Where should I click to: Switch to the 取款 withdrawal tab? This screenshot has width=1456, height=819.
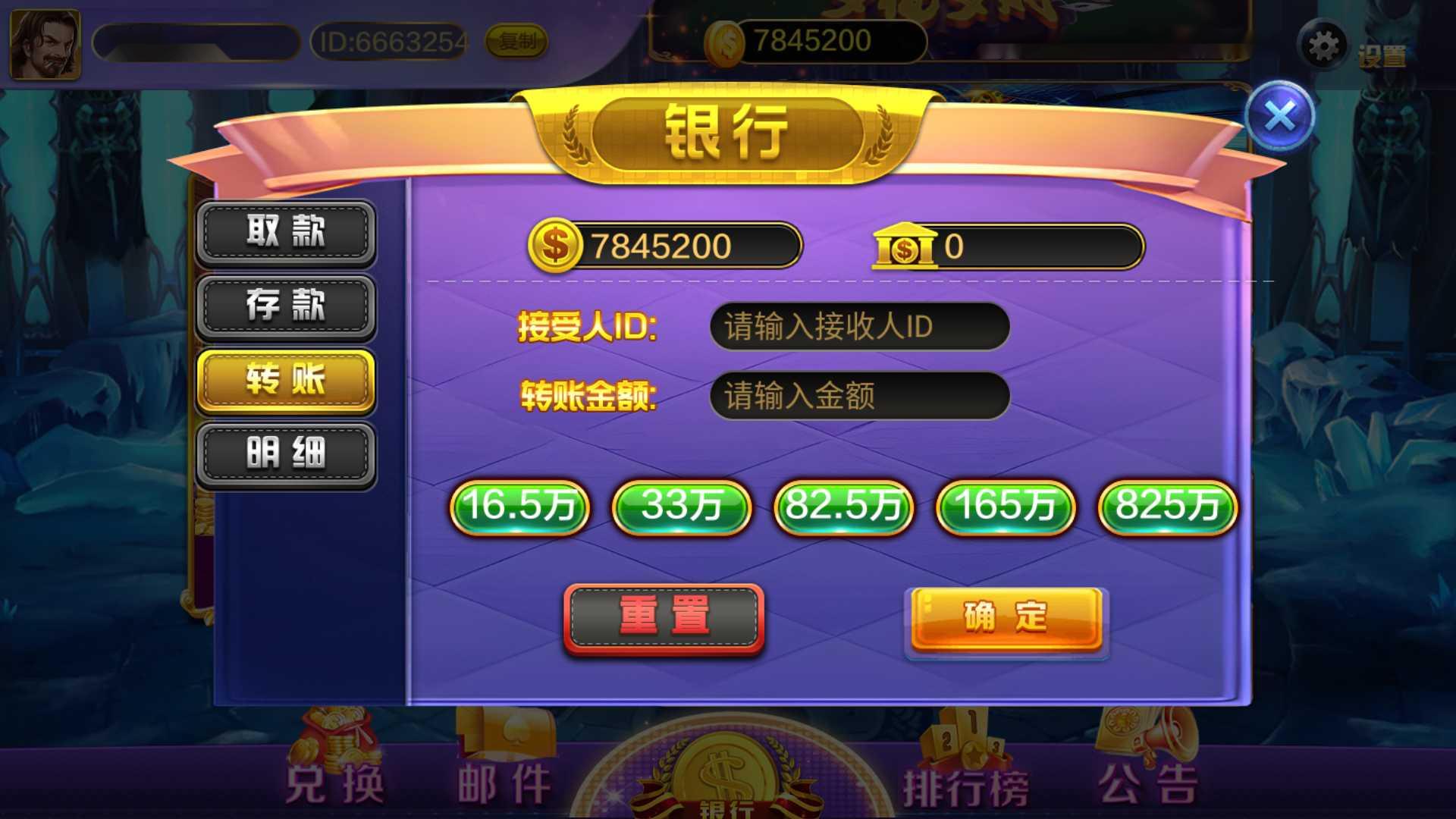[285, 233]
